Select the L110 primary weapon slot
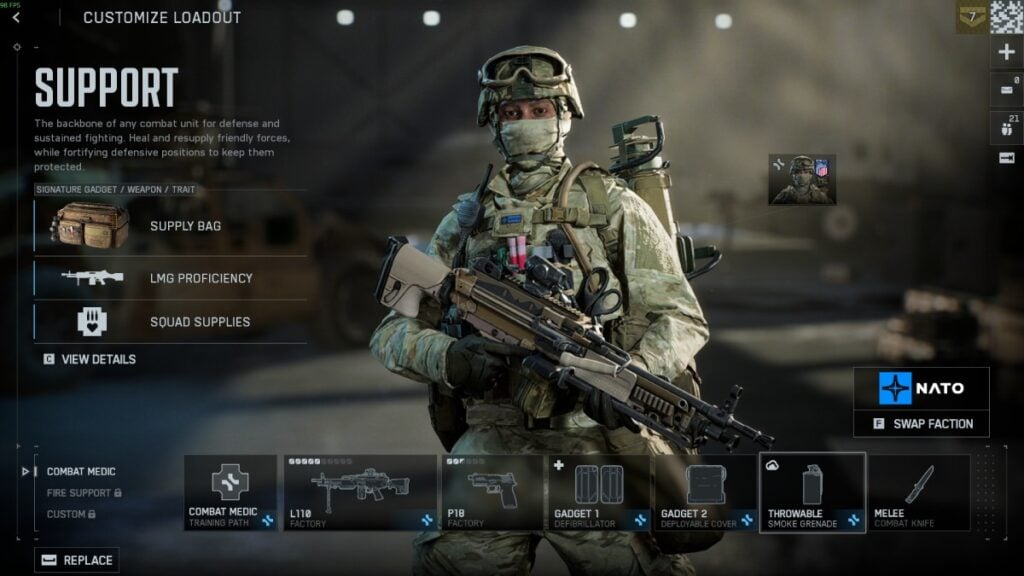 pos(360,493)
